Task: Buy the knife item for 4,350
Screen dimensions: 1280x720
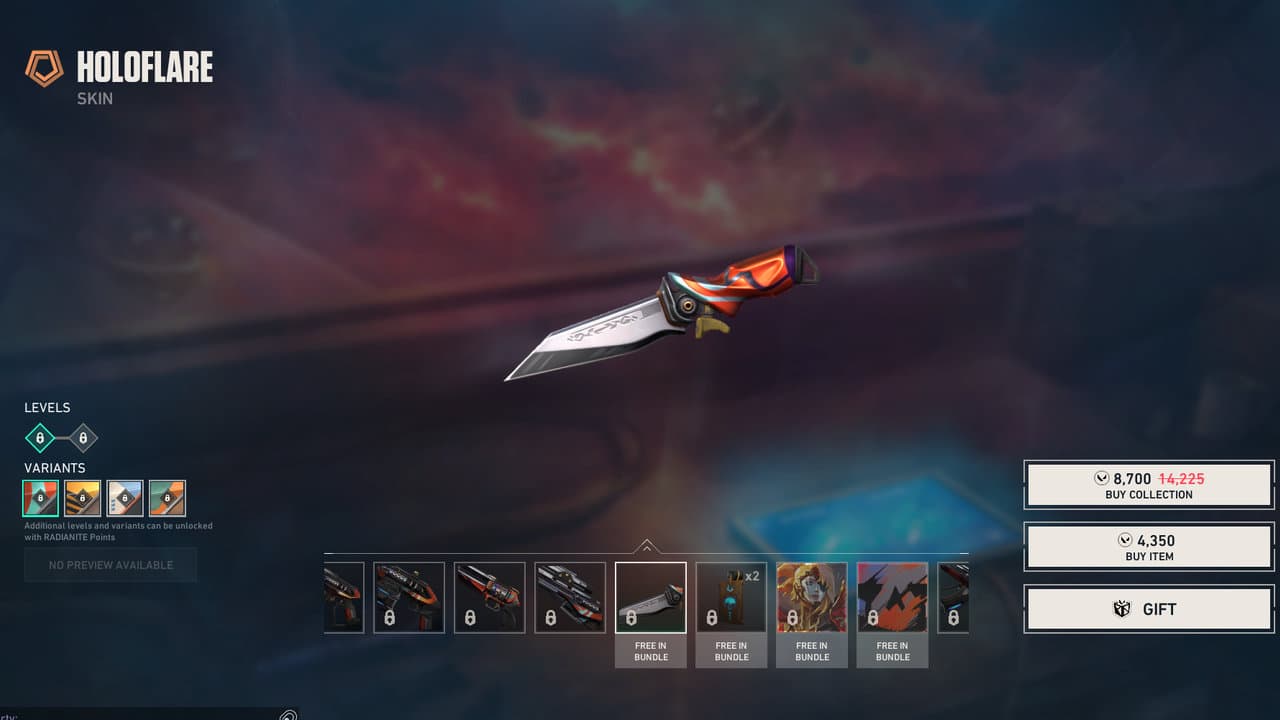Action: (1149, 547)
